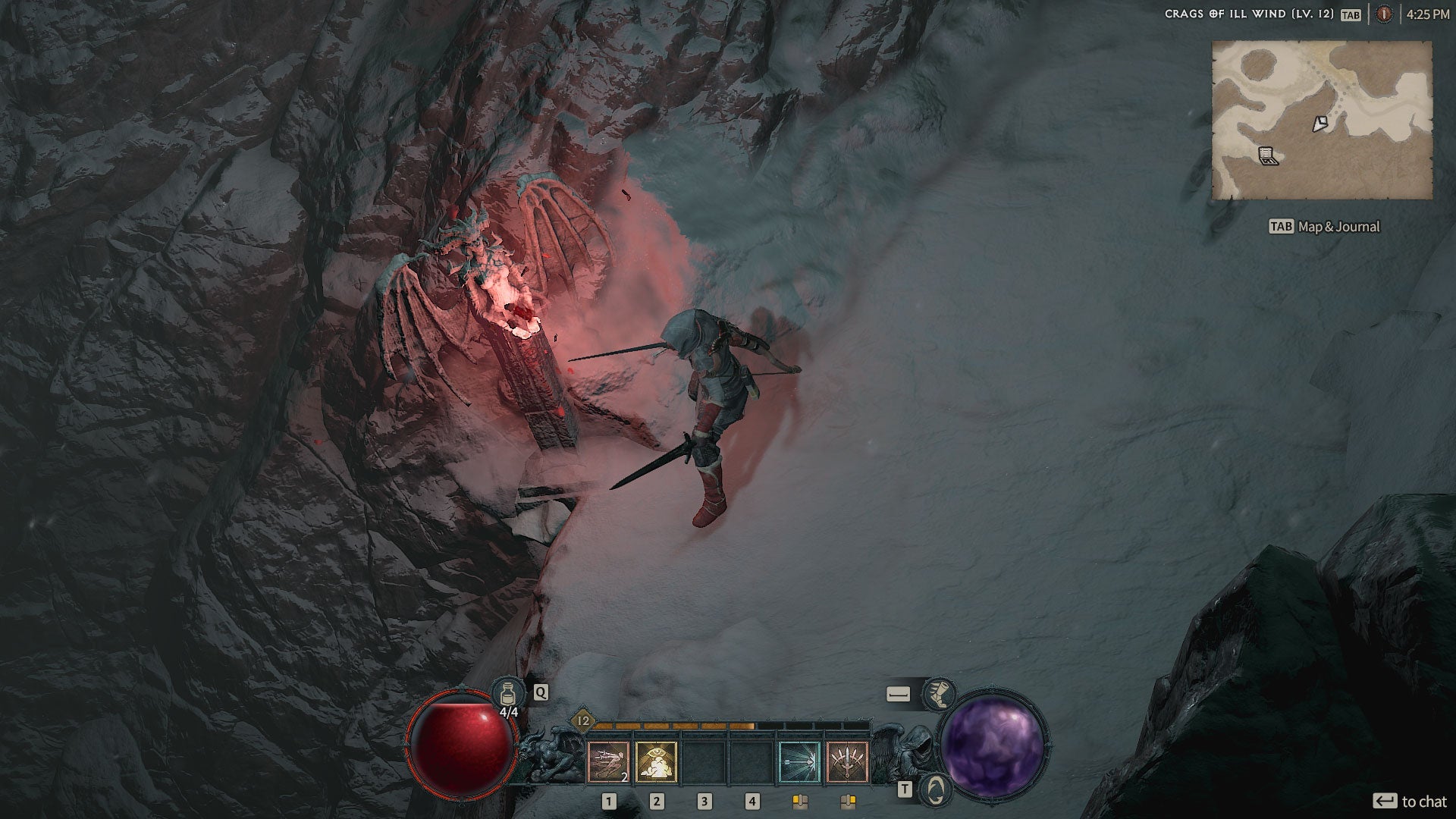Open the minimap
The width and height of the screenshot is (1456, 819).
pyautogui.click(x=1322, y=121)
